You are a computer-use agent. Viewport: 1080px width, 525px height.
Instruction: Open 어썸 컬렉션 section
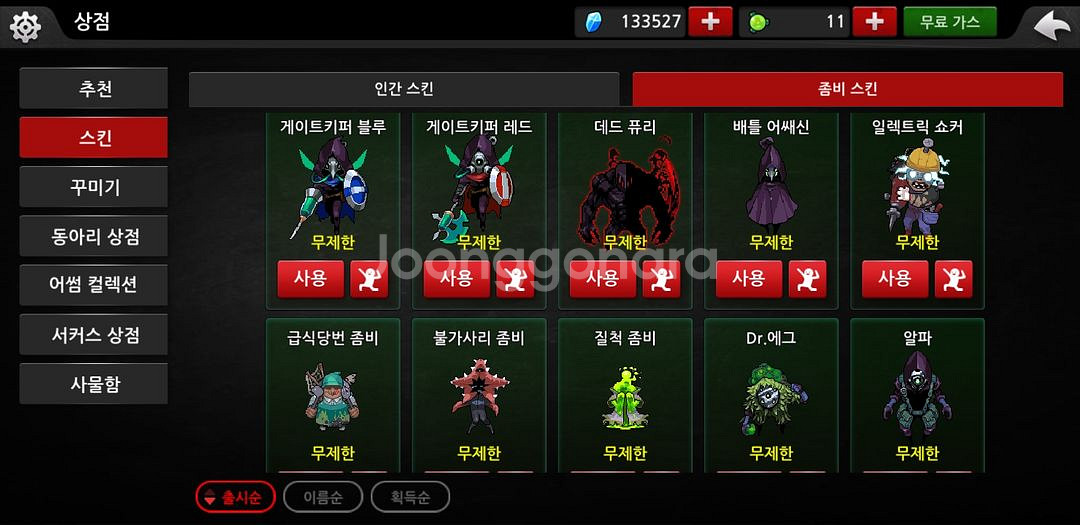[94, 285]
